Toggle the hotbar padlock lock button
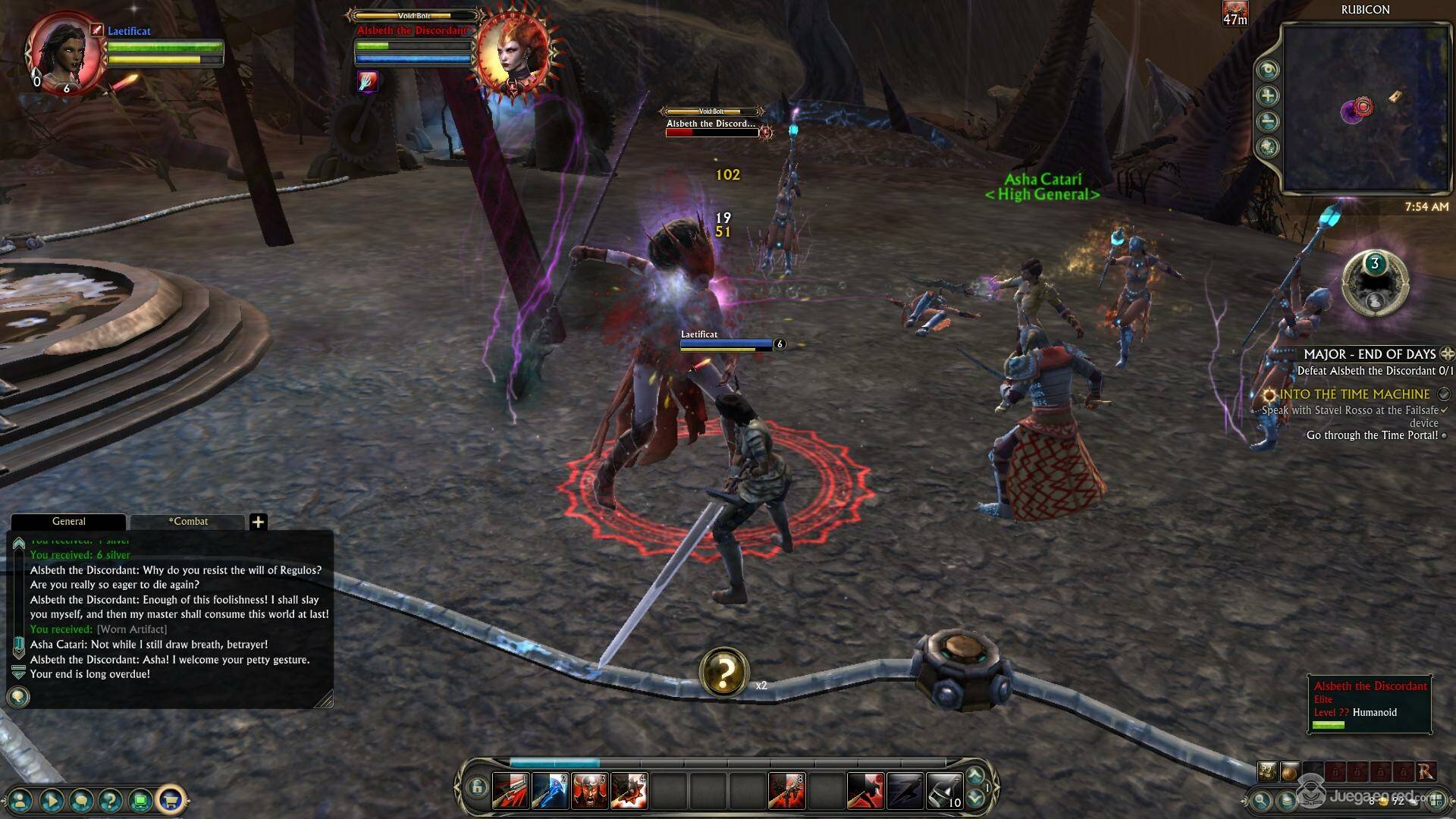Screen dimensions: 1456x819 coord(476,788)
